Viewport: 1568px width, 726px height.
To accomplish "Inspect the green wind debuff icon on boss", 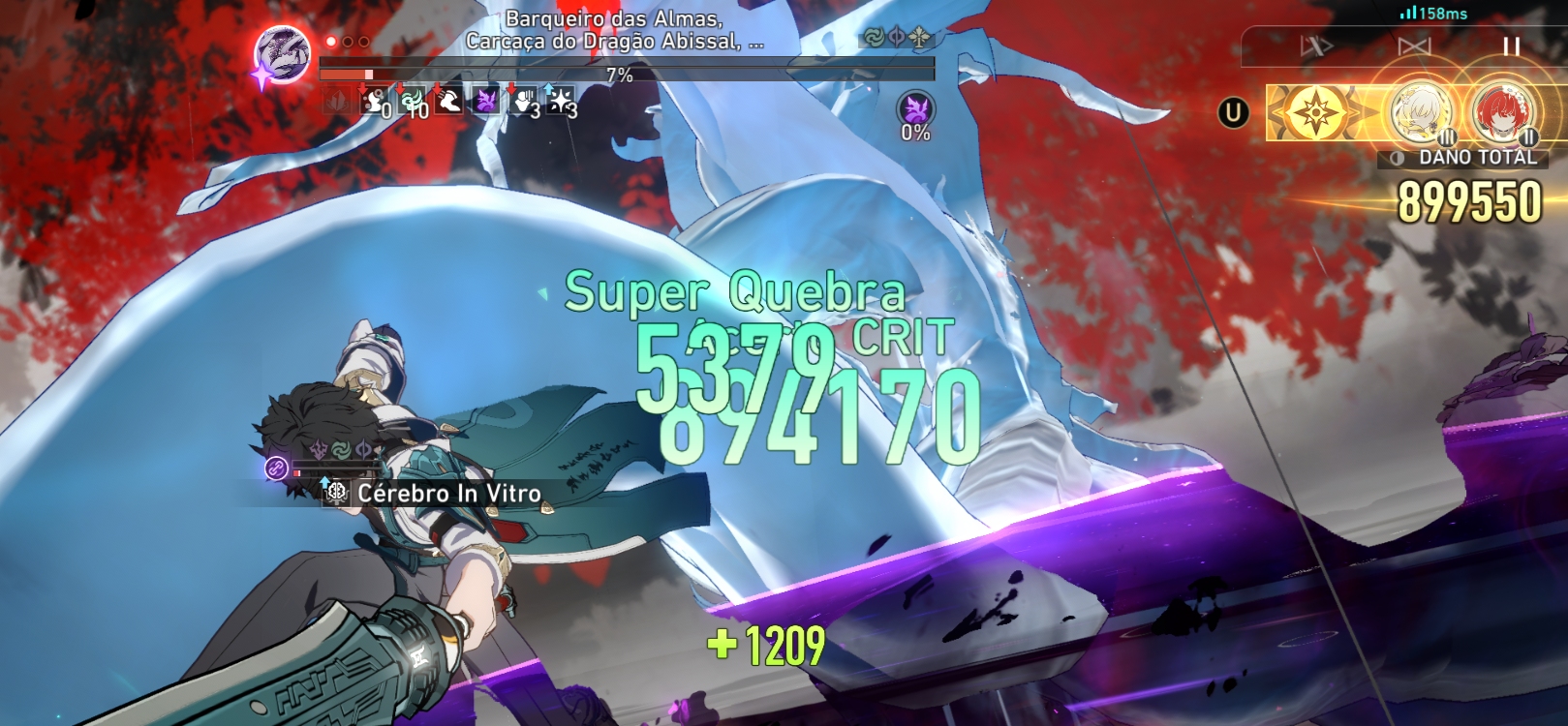I will [x=413, y=100].
